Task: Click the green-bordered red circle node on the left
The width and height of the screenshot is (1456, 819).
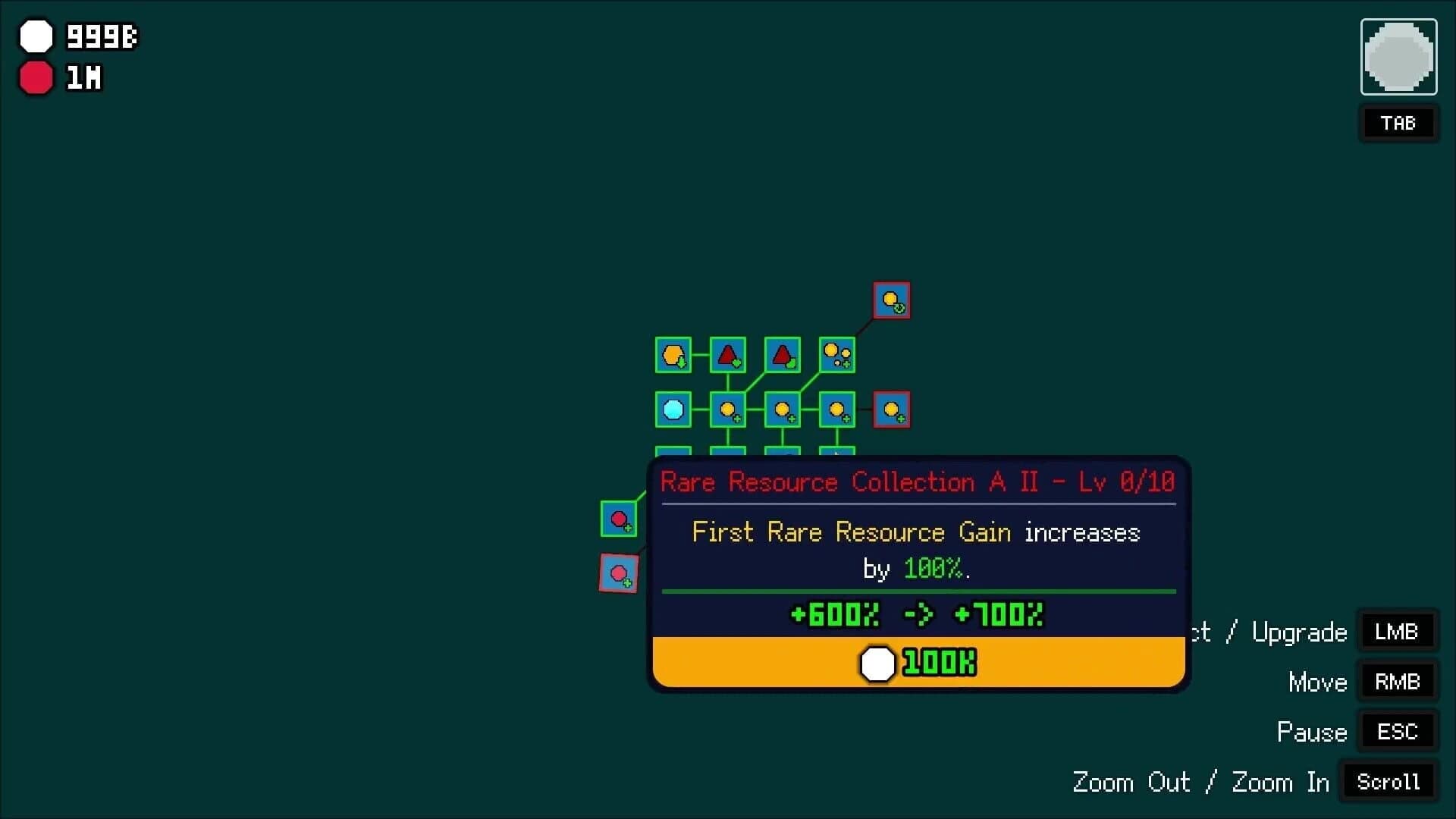Action: [x=620, y=519]
